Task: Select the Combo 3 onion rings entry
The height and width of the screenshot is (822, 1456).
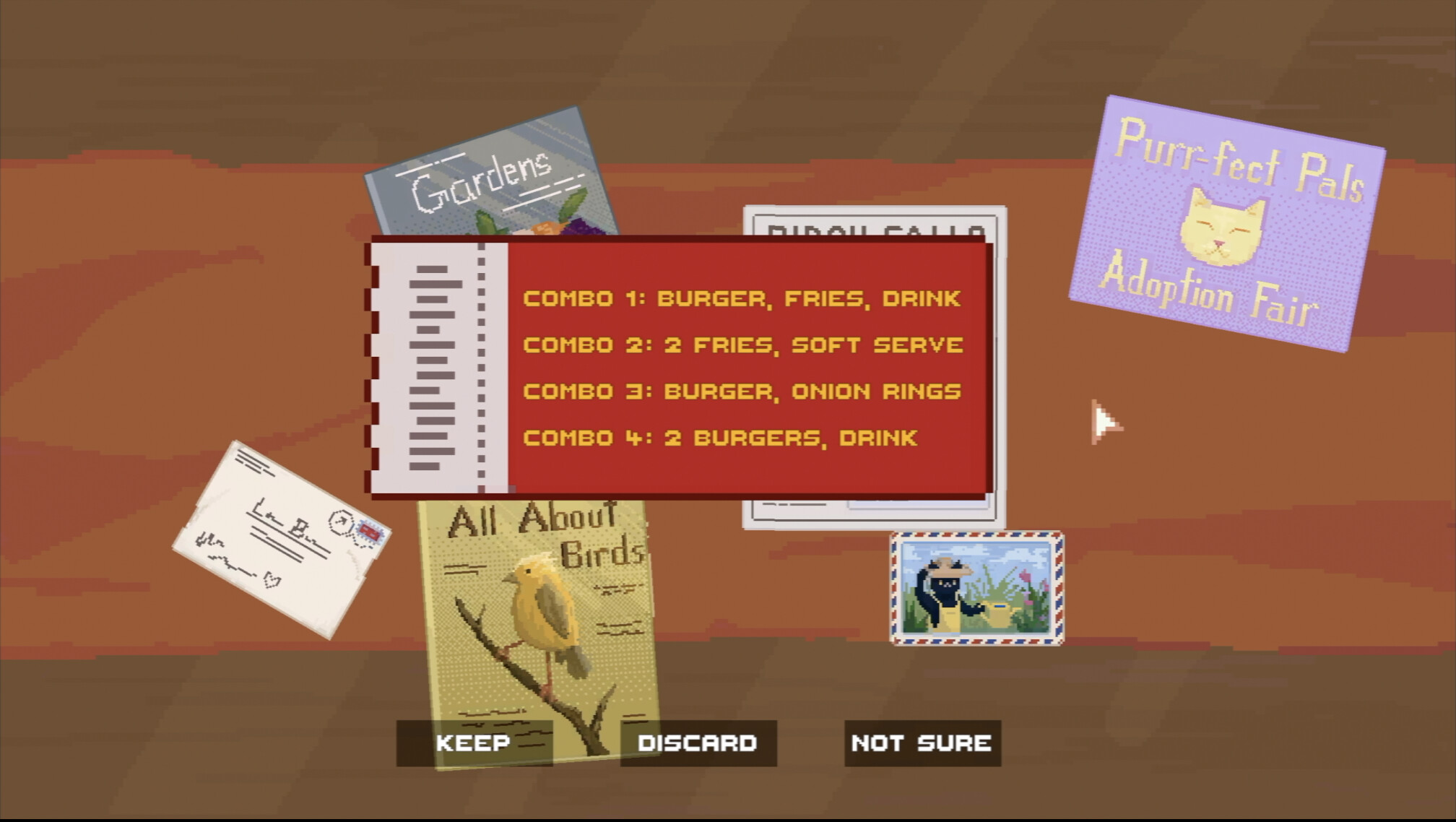Action: point(742,391)
